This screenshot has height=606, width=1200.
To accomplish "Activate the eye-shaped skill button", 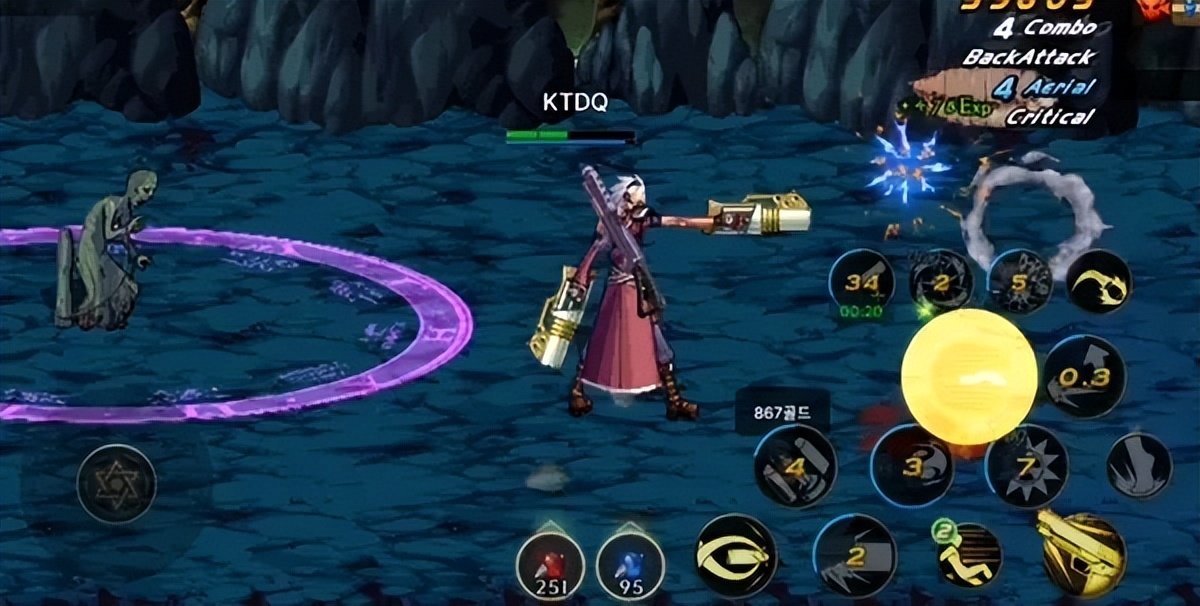I will pos(736,555).
